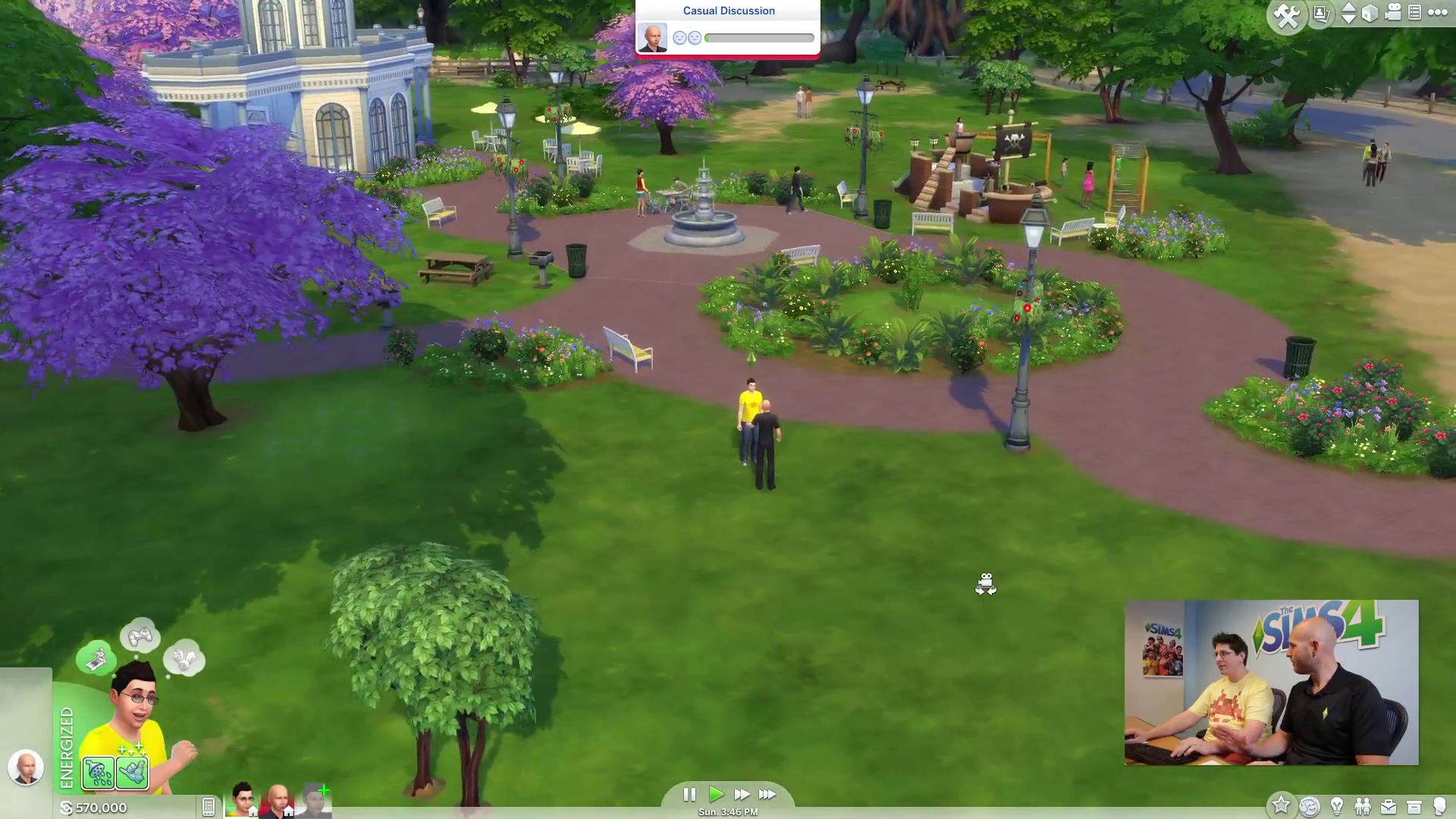Select the game controller whim bubble
1456x819 pixels.
pos(140,635)
